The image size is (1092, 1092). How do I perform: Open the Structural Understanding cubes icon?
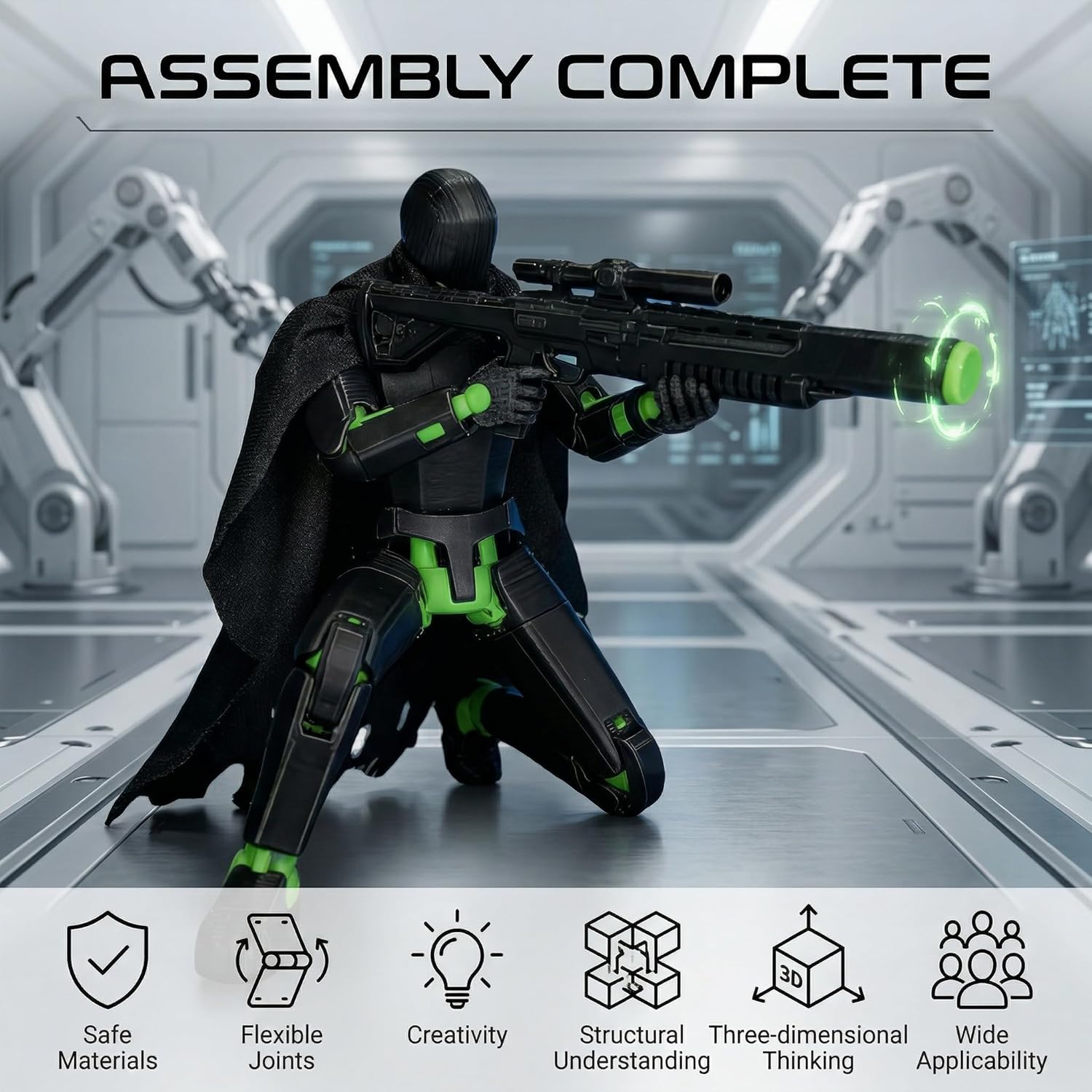[x=632, y=960]
